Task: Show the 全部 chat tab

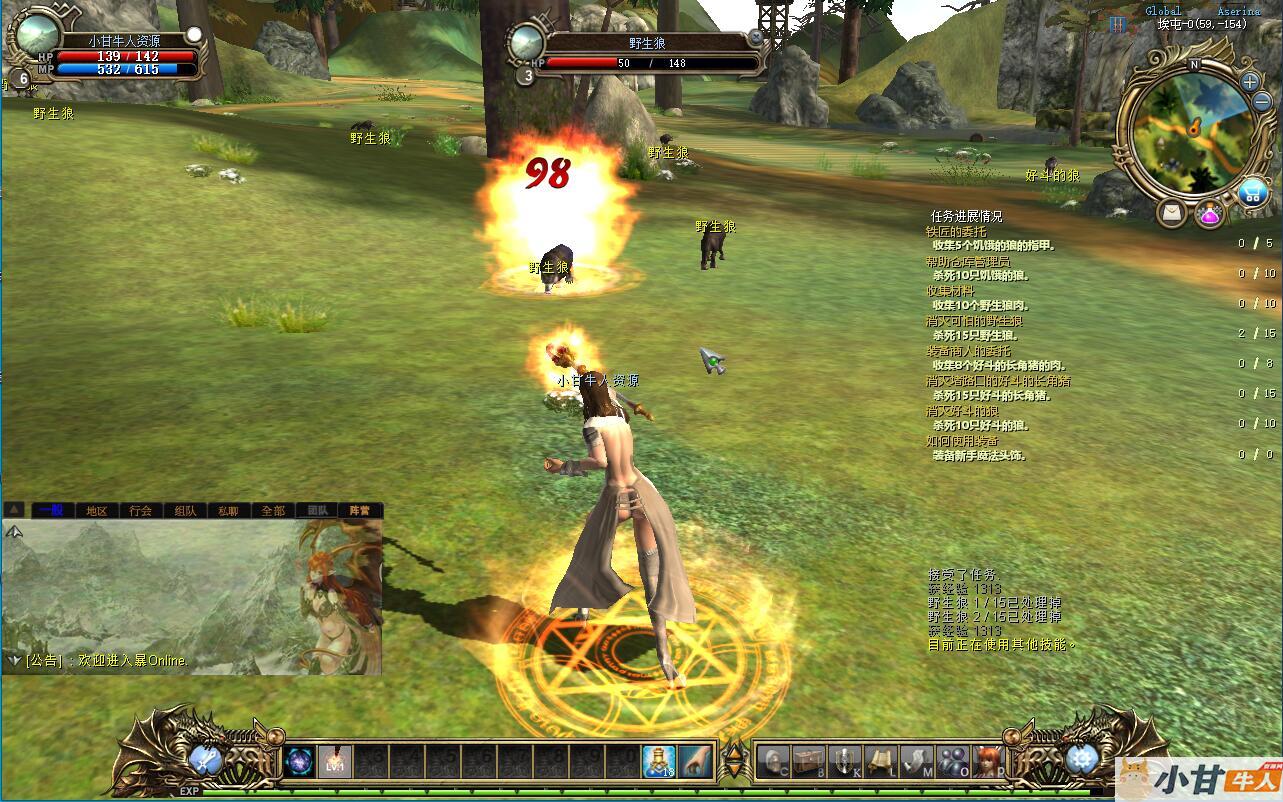Action: click(x=272, y=511)
